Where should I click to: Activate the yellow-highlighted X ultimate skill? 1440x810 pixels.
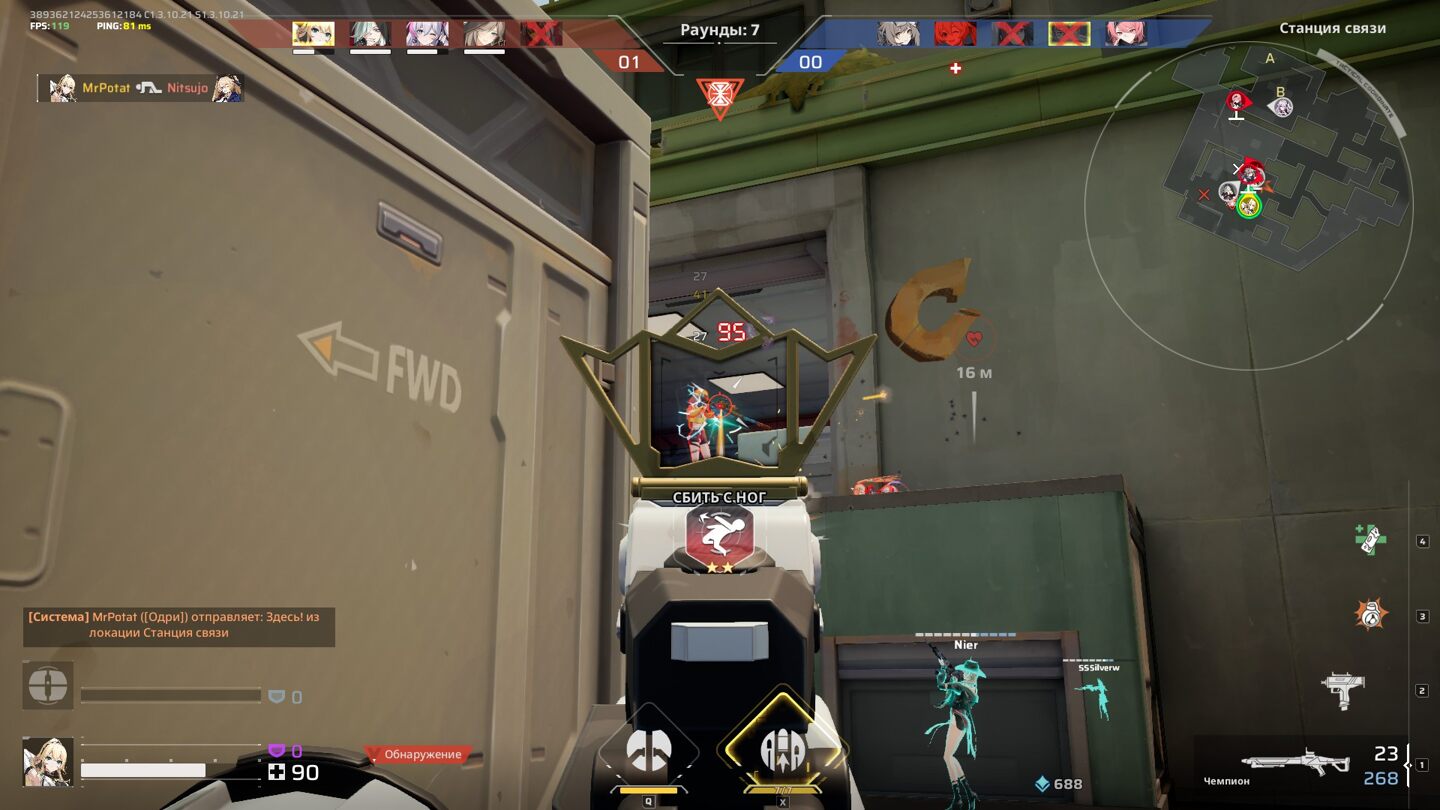tap(781, 749)
